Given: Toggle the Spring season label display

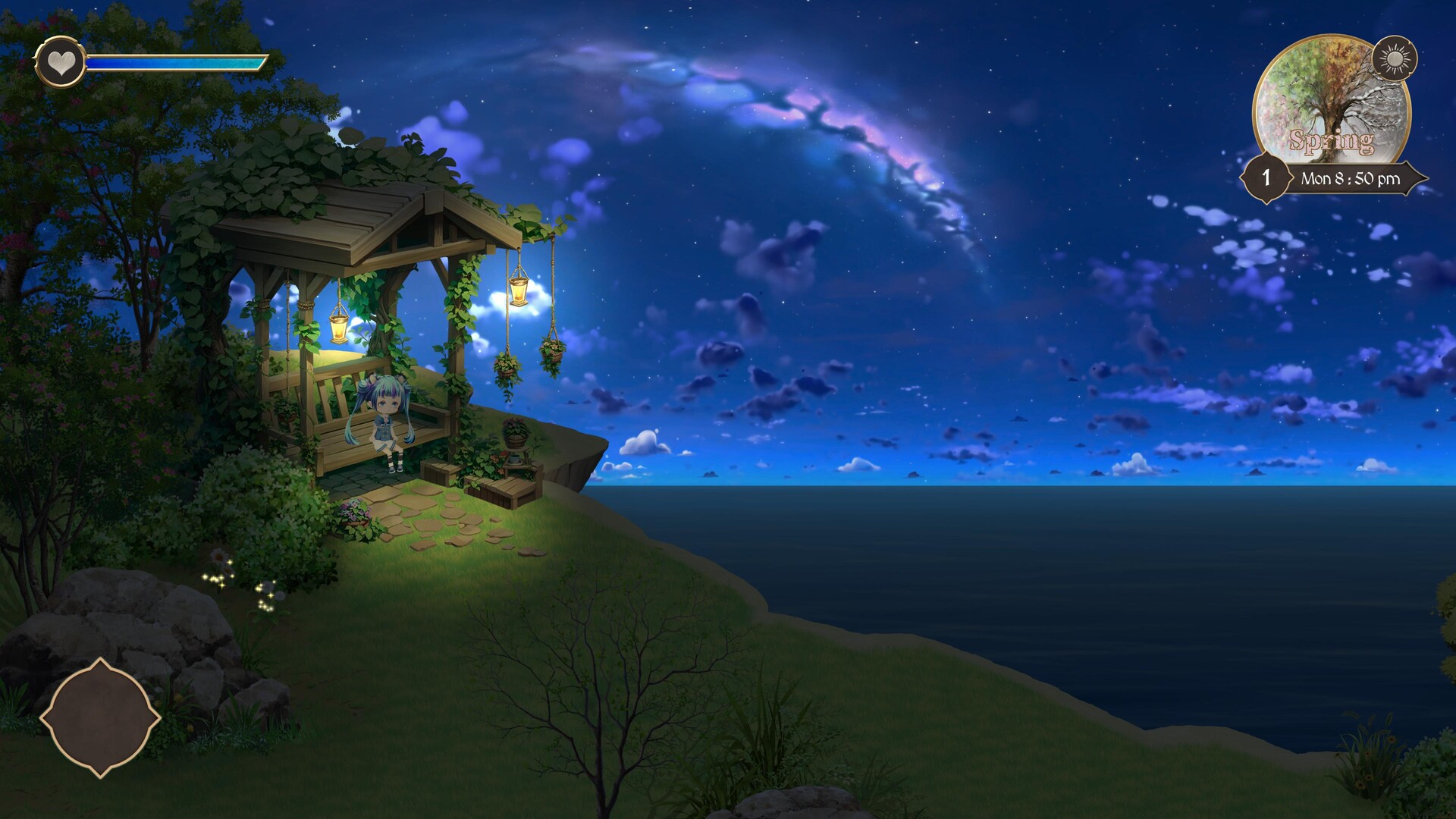Looking at the screenshot, I should click(x=1333, y=140).
